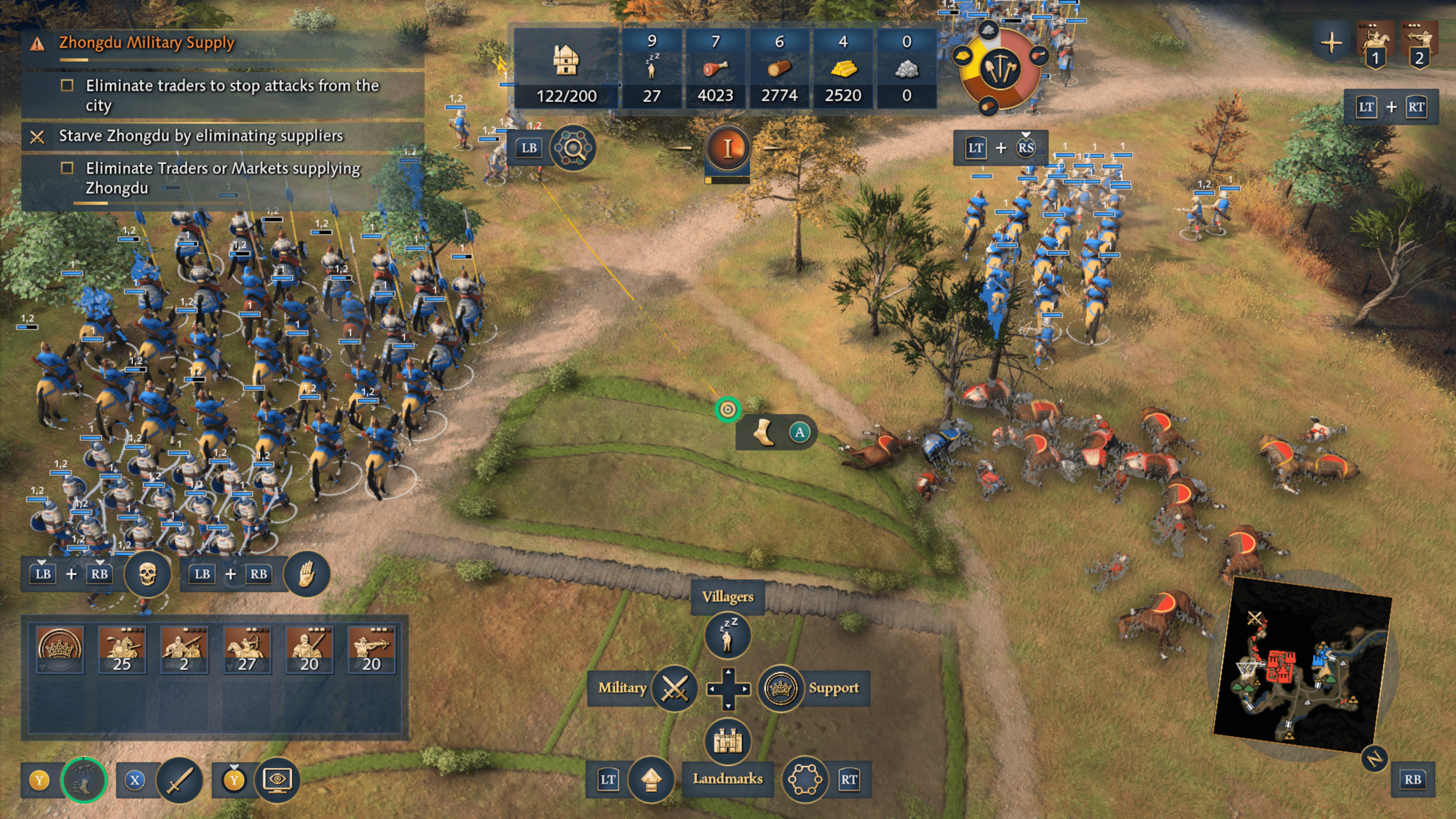This screenshot has width=1456, height=819.
Task: Open the villager priority resource wheel
Action: point(999,69)
